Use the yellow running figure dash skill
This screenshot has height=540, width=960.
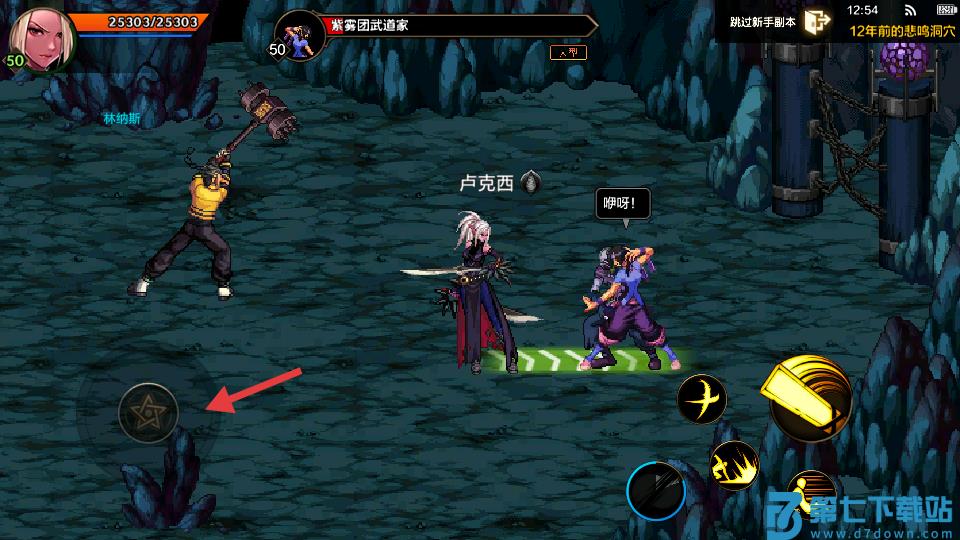[x=810, y=493]
